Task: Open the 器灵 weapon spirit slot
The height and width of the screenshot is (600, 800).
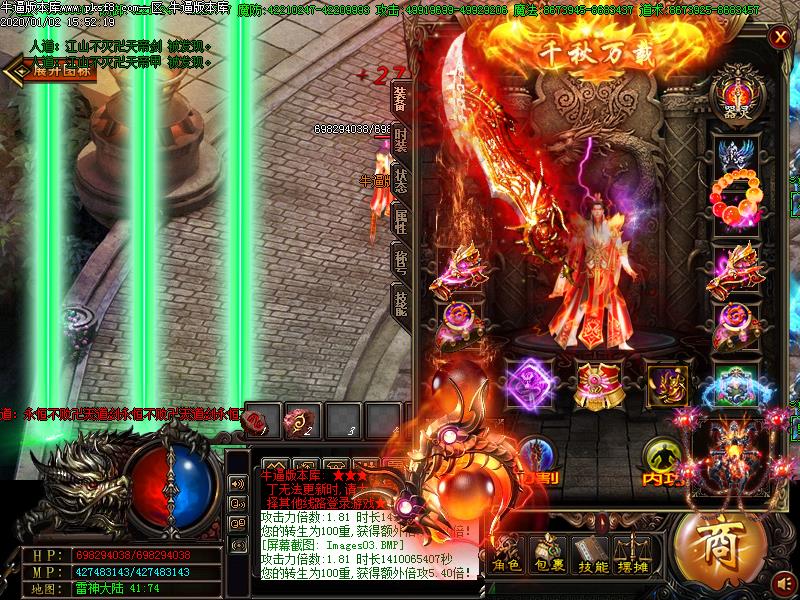Action: 736,93
